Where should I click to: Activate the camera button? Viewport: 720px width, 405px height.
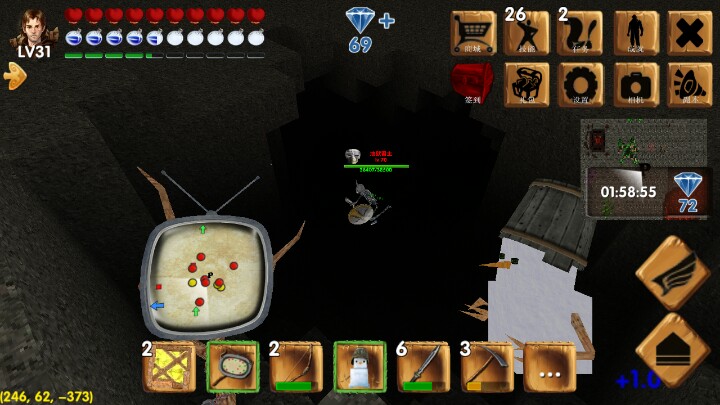pos(635,84)
